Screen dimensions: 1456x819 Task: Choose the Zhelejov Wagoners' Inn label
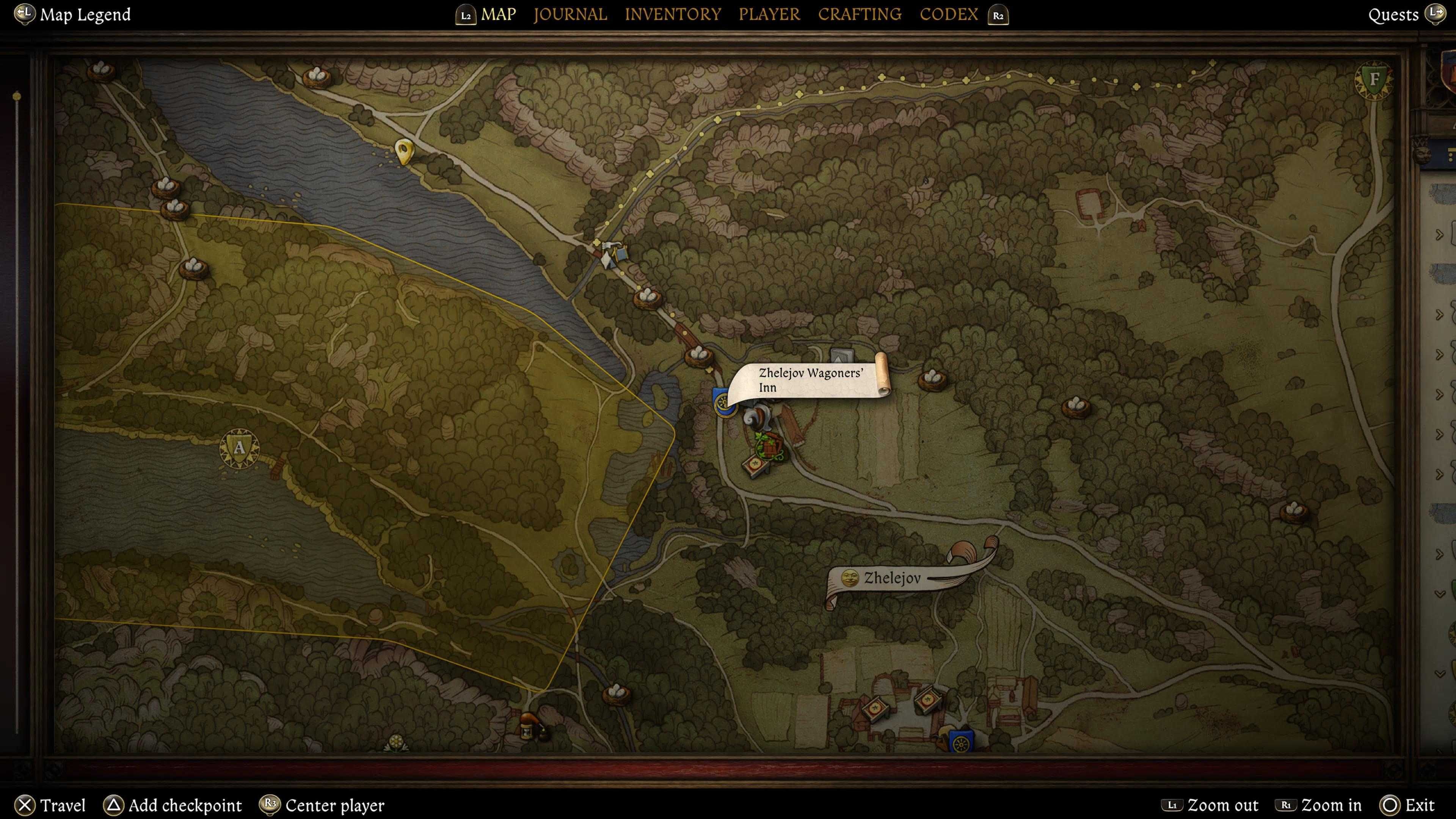(x=810, y=380)
